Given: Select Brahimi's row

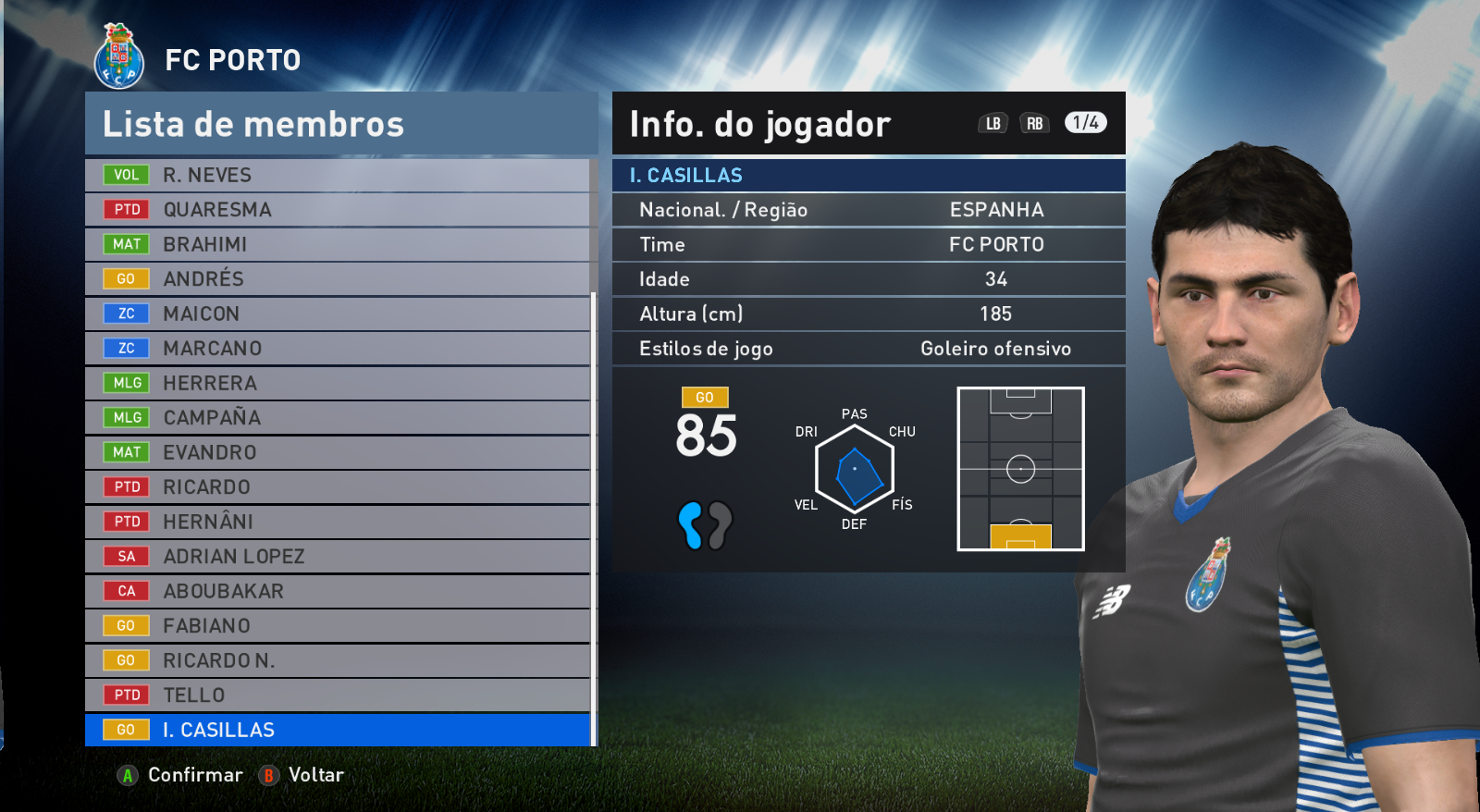Looking at the screenshot, I should tap(338, 244).
